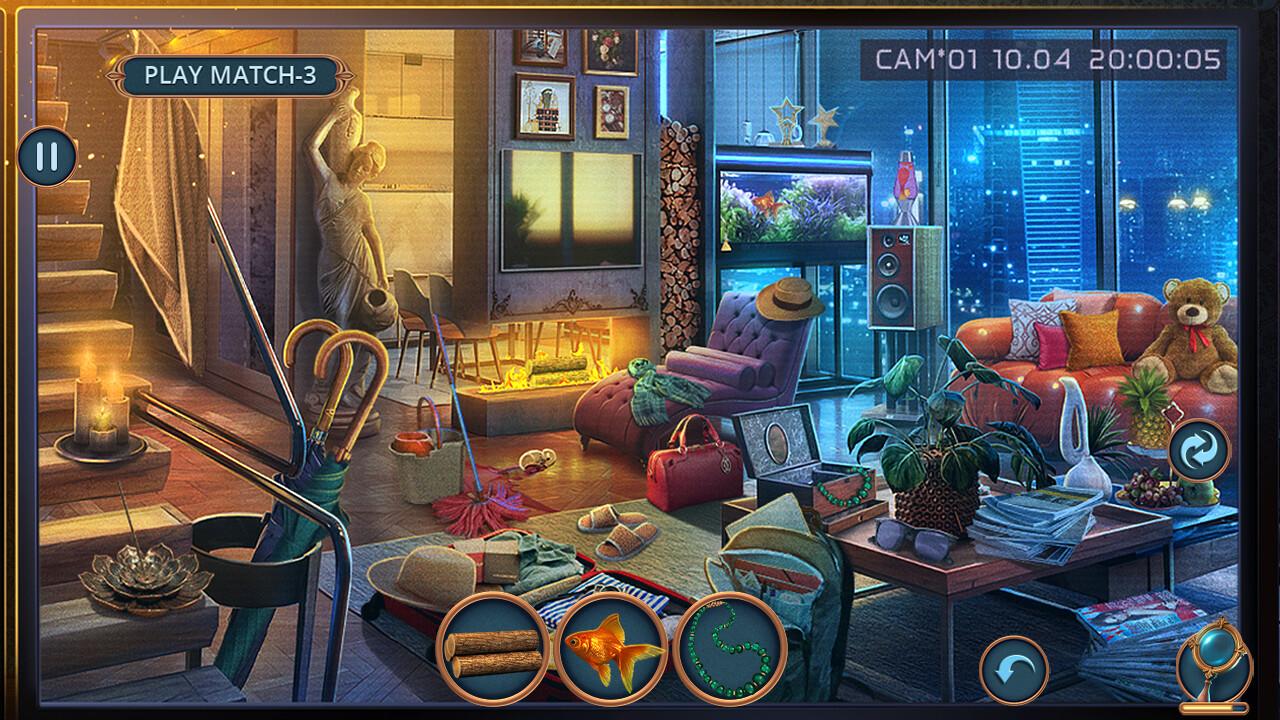Select the green bead necklace item icon

coord(731,650)
